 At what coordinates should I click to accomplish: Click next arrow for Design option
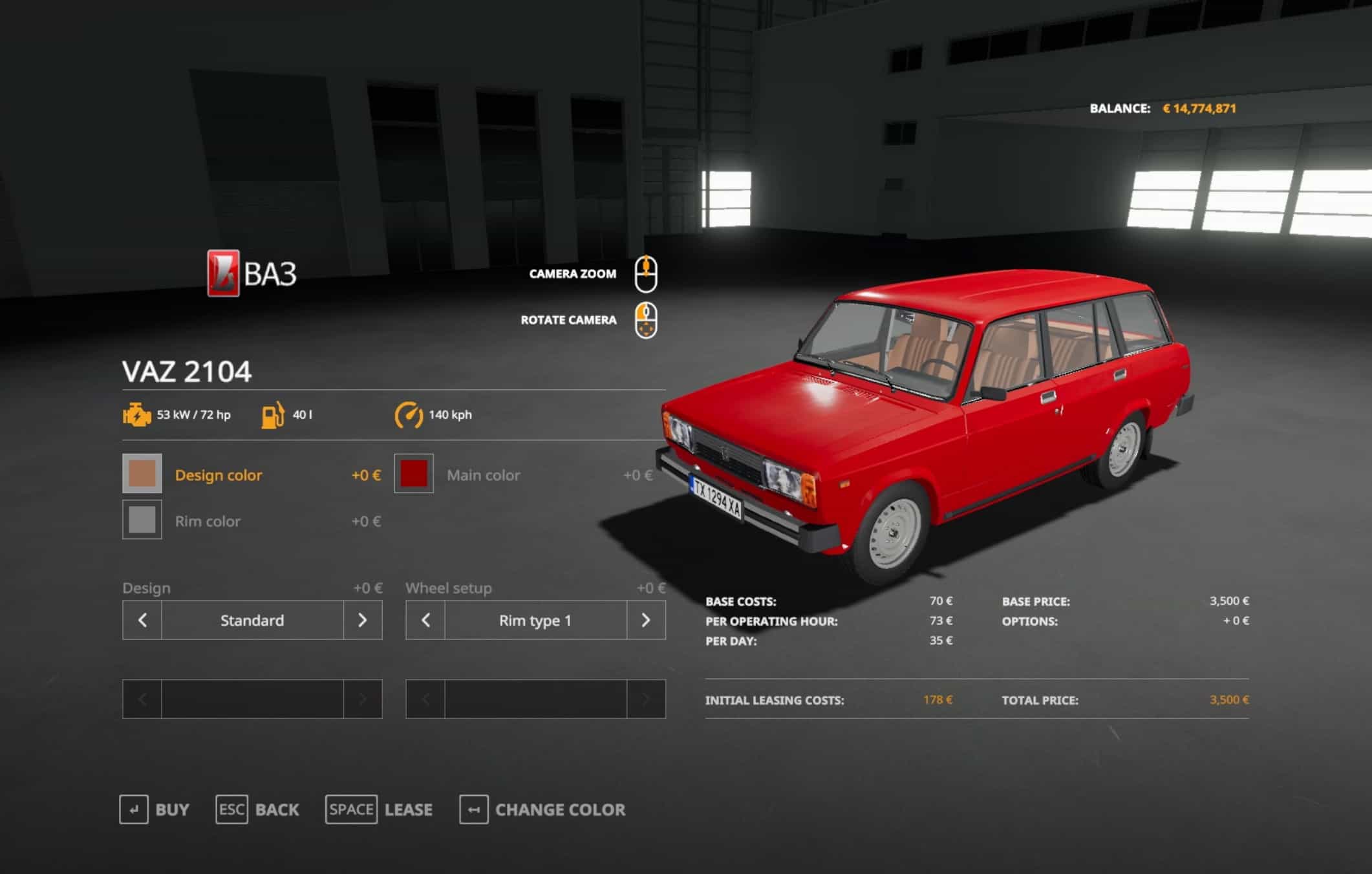click(363, 621)
